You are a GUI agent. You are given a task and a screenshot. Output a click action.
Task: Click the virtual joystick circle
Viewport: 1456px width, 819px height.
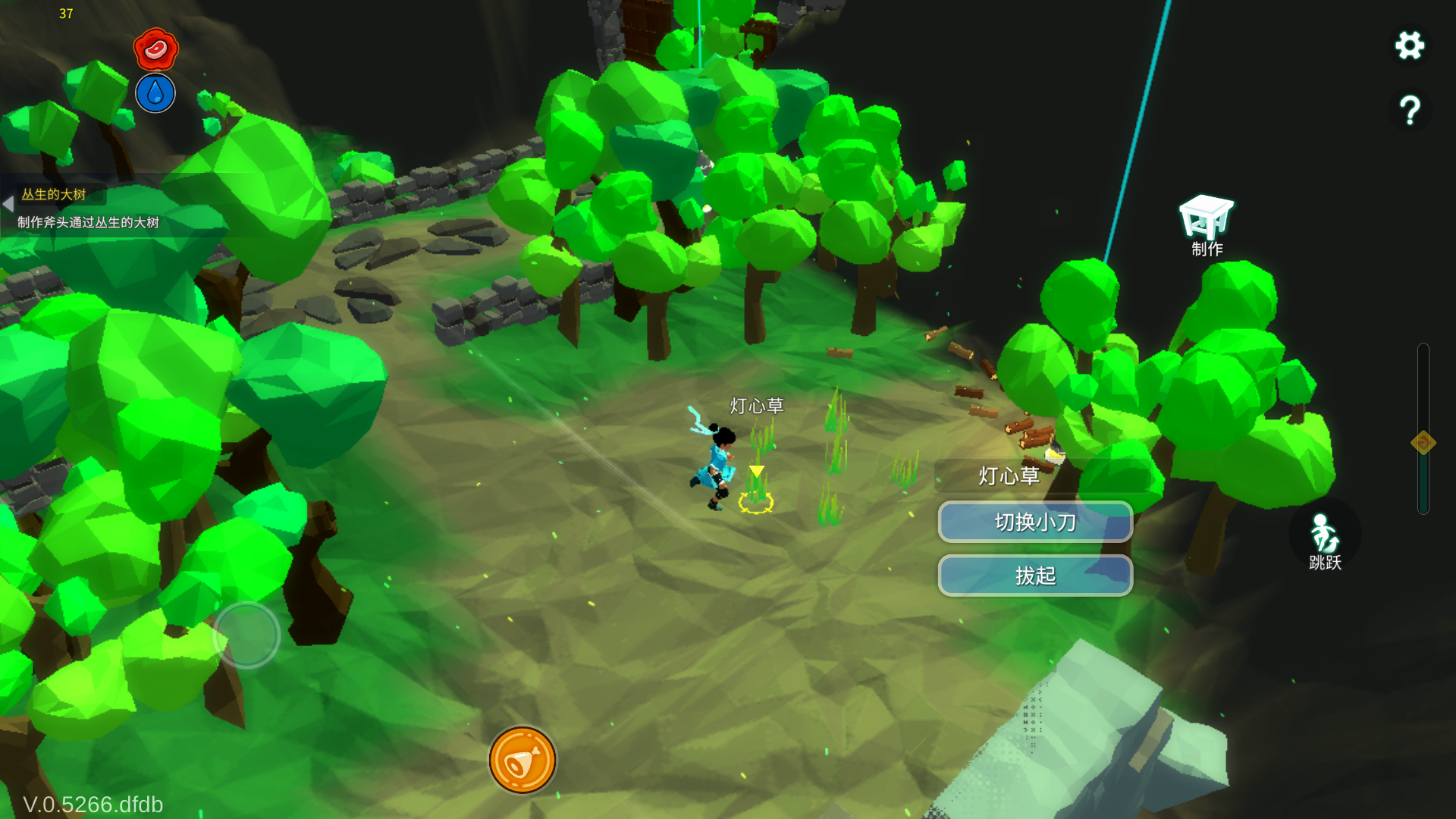(x=246, y=635)
